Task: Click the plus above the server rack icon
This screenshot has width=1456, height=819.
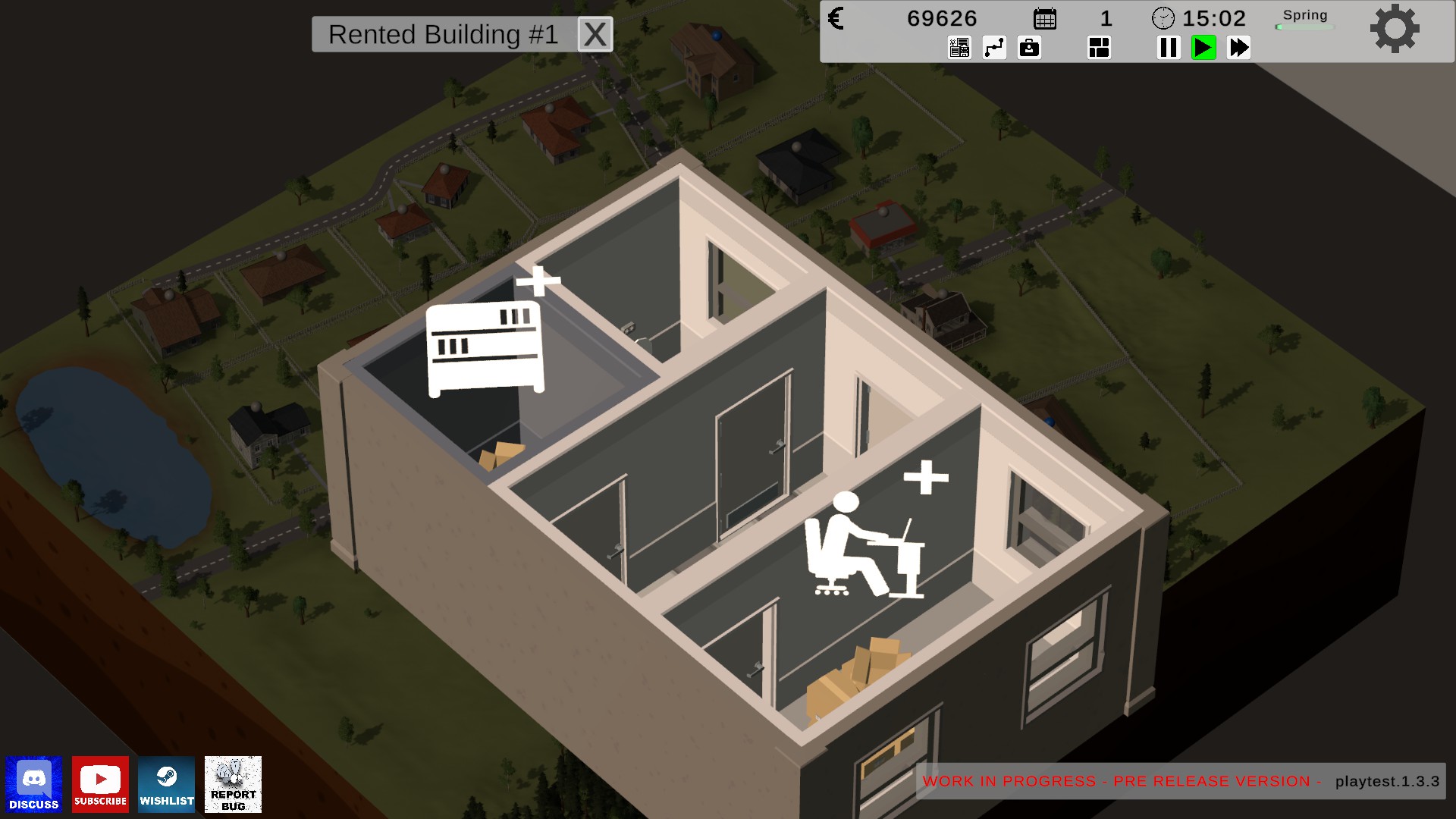Action: [538, 281]
